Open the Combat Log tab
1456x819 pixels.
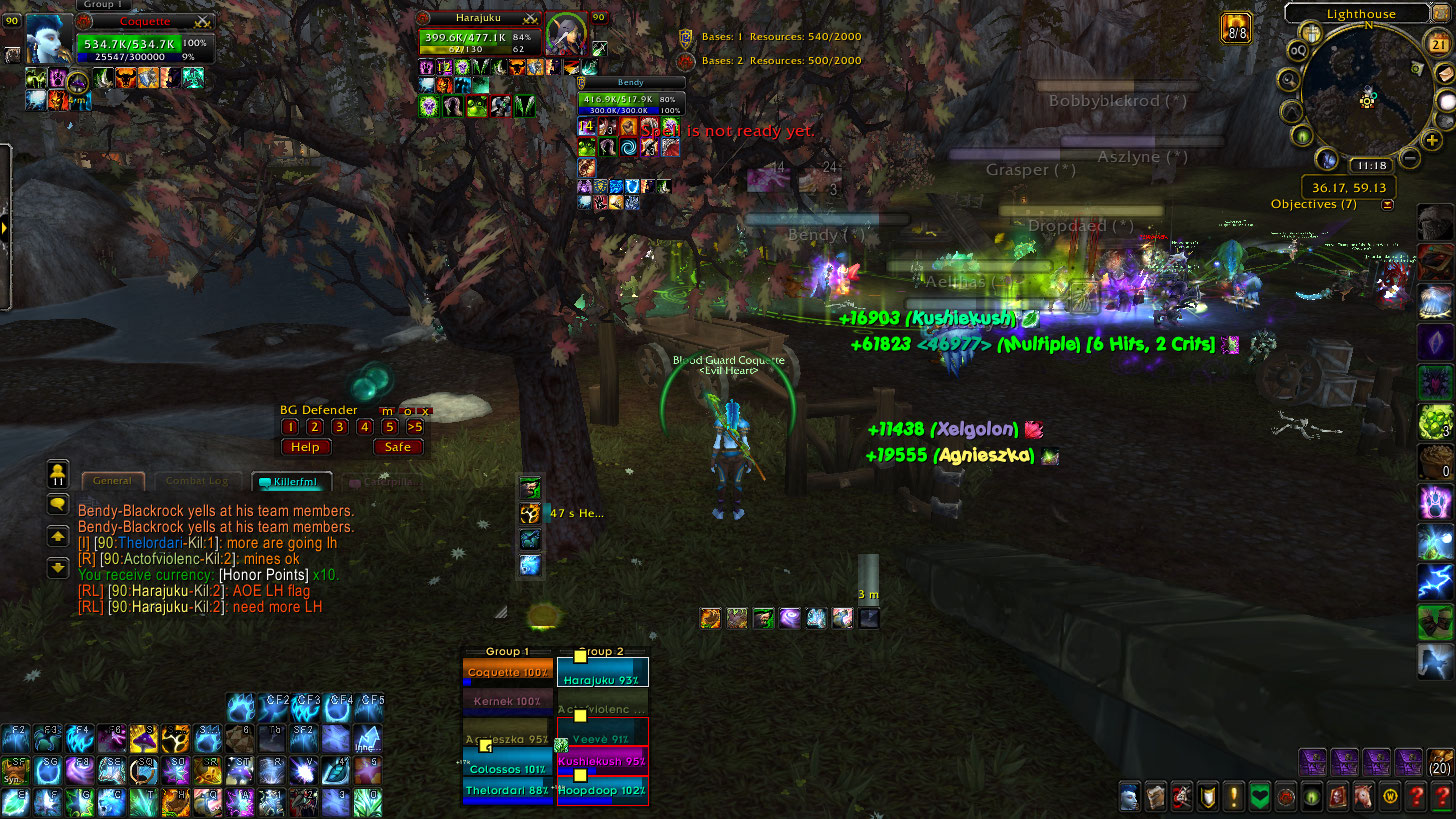pyautogui.click(x=197, y=481)
